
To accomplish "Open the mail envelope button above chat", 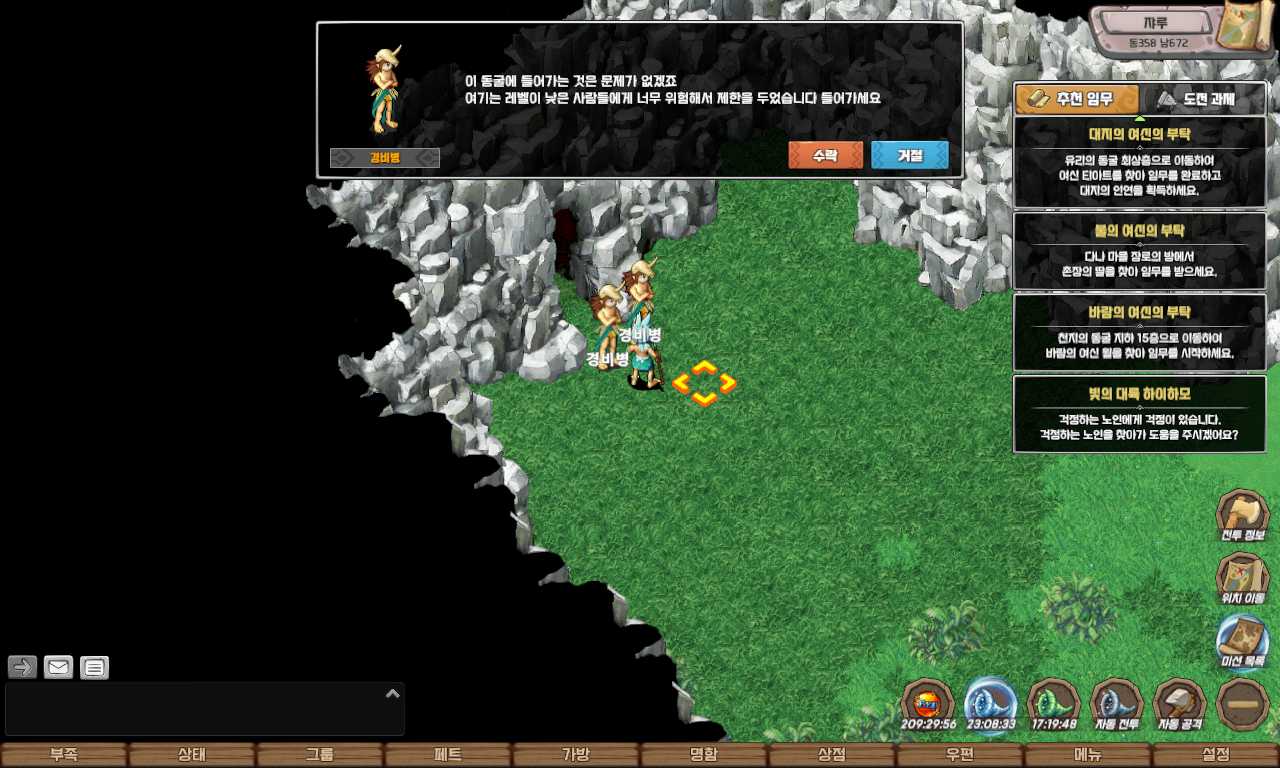I will (59, 667).
